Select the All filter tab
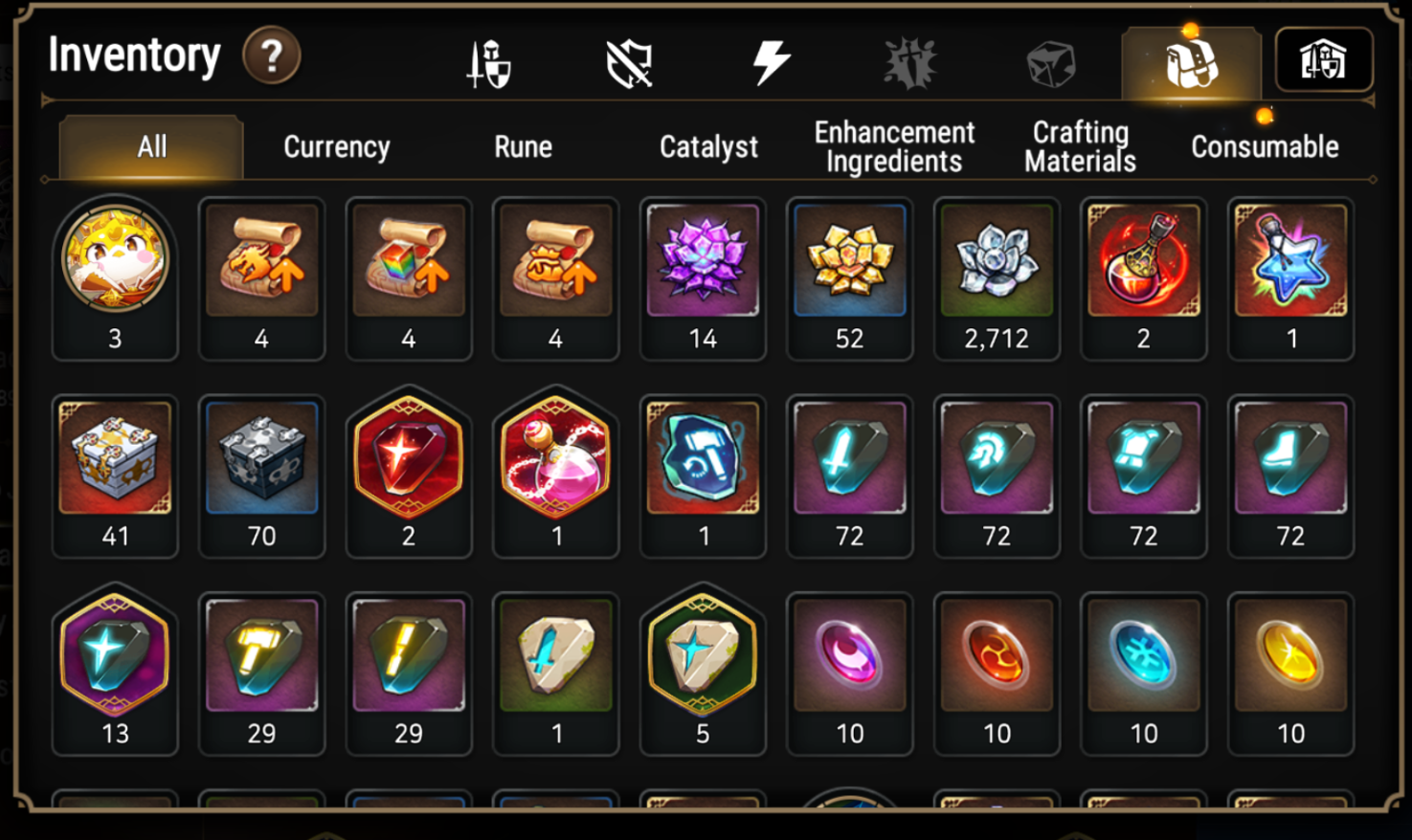 click(150, 146)
